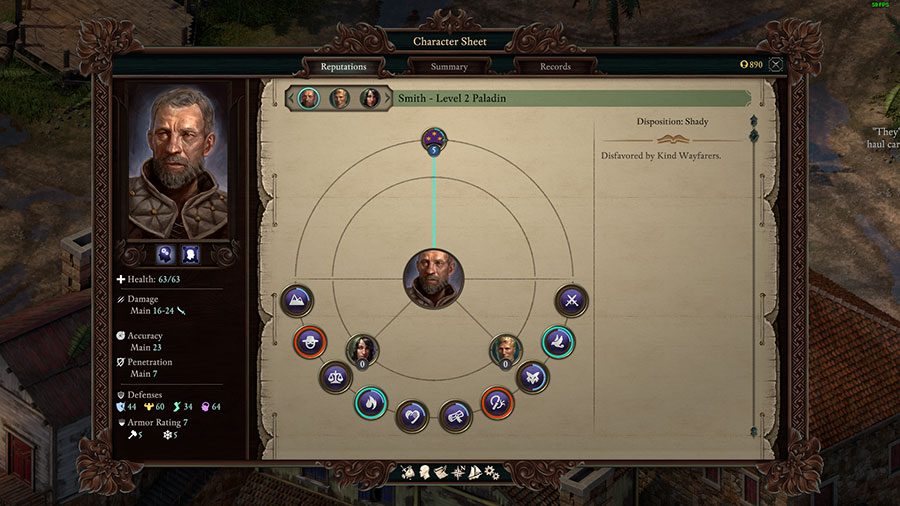Switch to the Summary tab
Viewport: 900px width, 506px height.
click(x=449, y=67)
